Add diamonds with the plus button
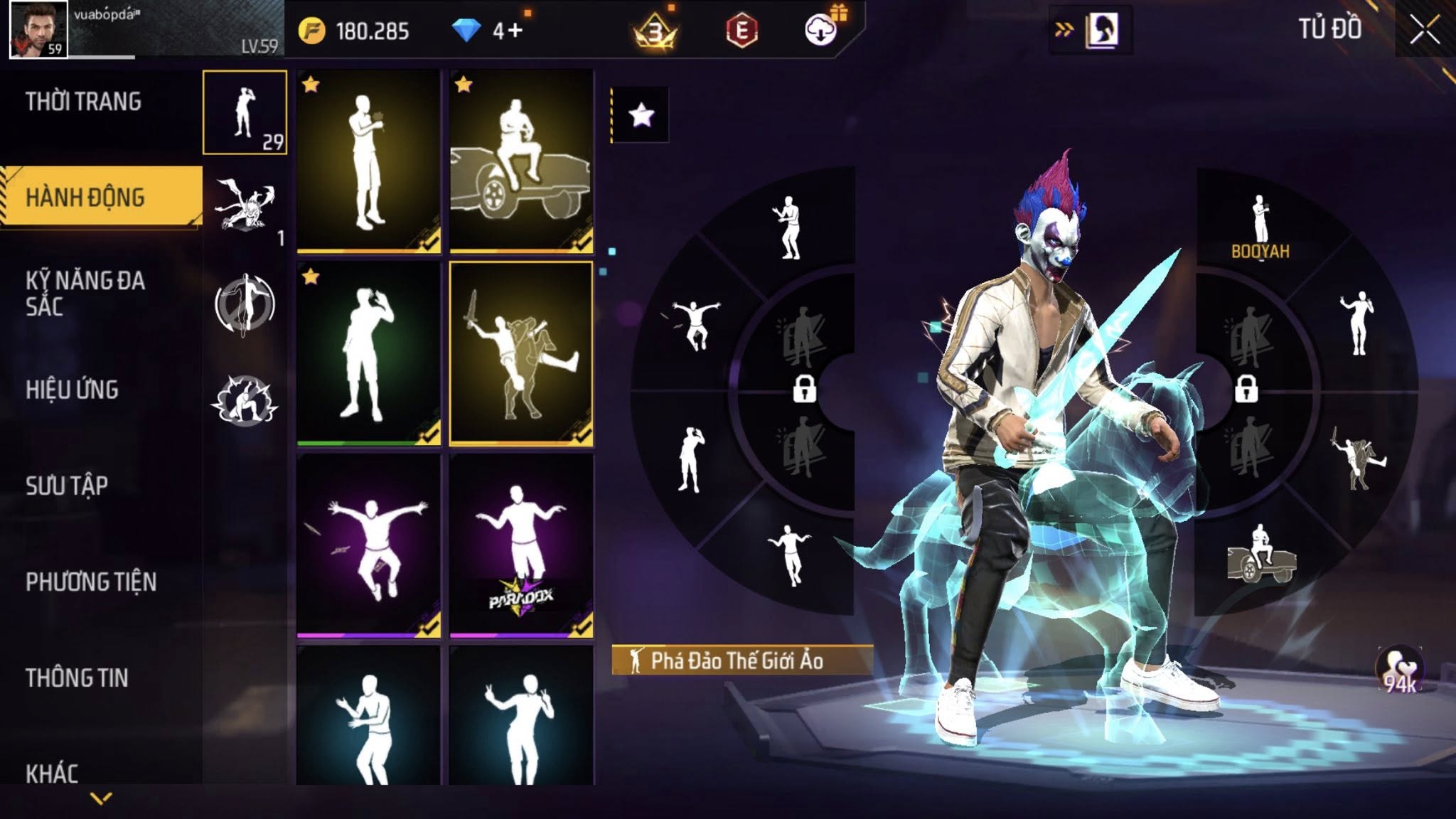 pyautogui.click(x=516, y=31)
